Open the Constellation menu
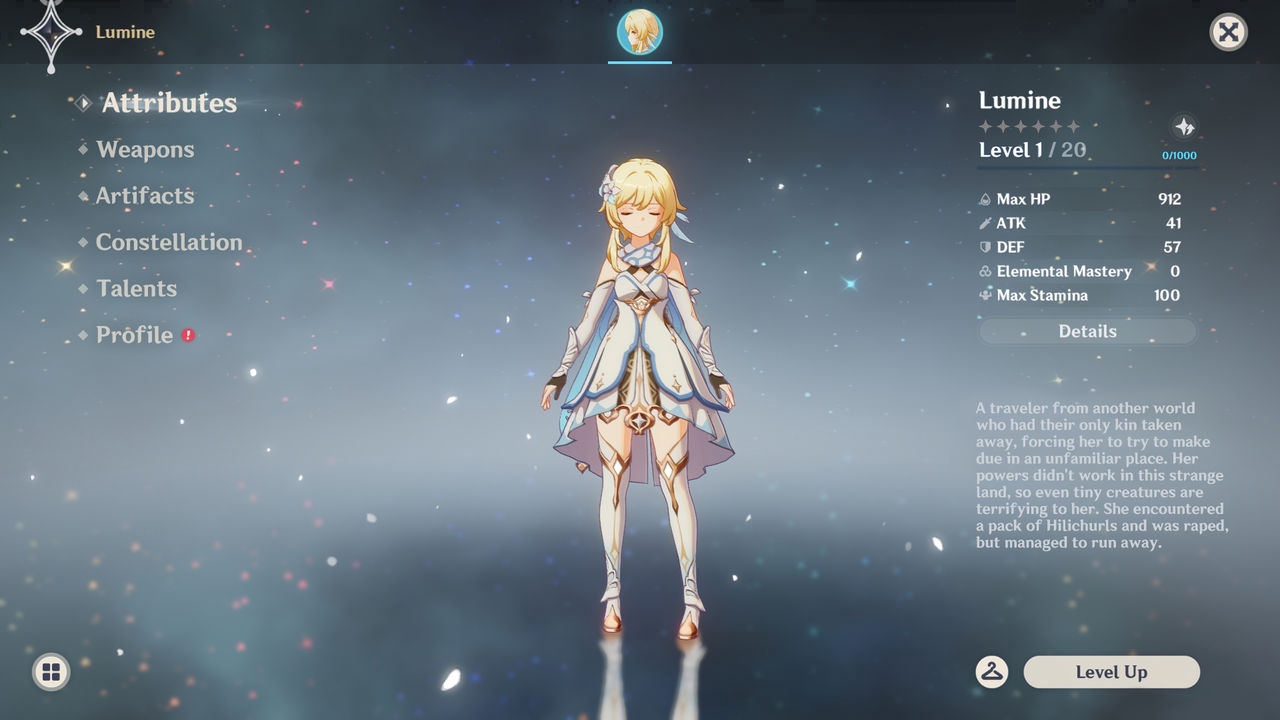Image resolution: width=1280 pixels, height=720 pixels. pyautogui.click(x=169, y=242)
